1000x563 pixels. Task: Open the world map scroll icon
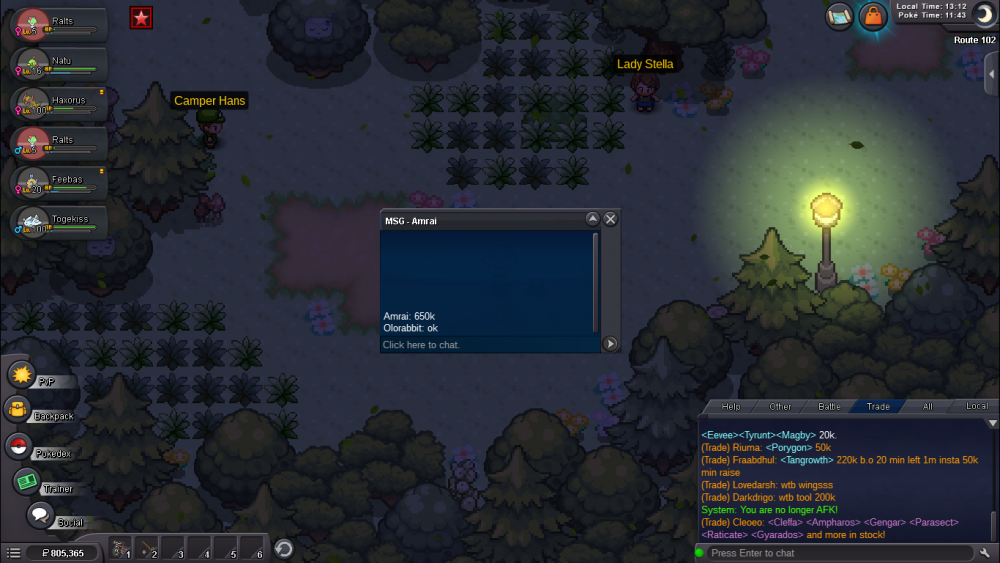[840, 16]
